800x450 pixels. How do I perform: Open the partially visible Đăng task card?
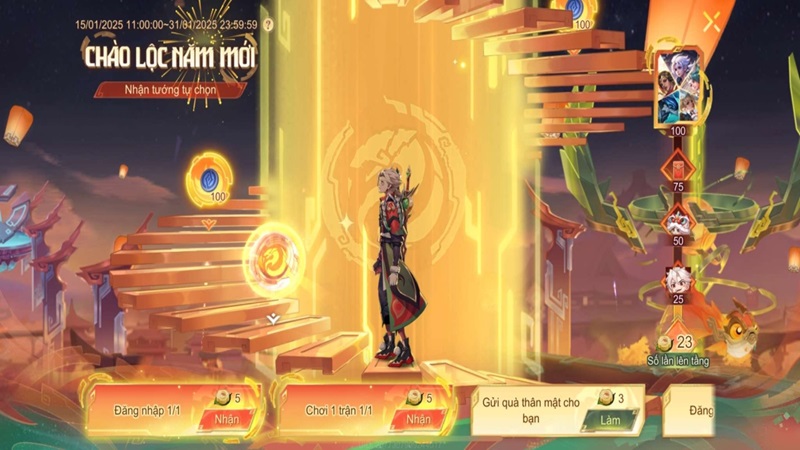[x=692, y=411]
